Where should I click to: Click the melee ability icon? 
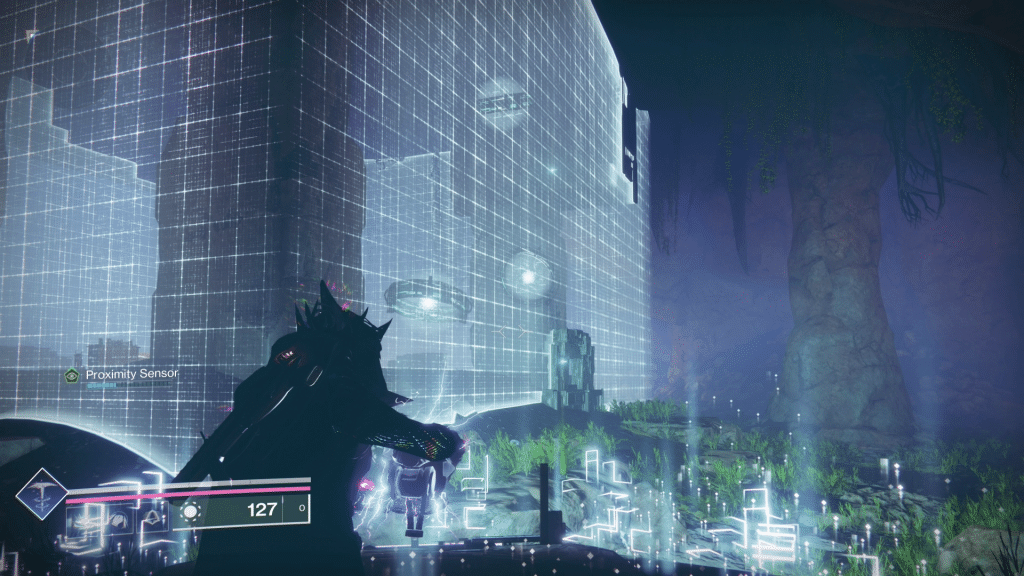[x=119, y=520]
